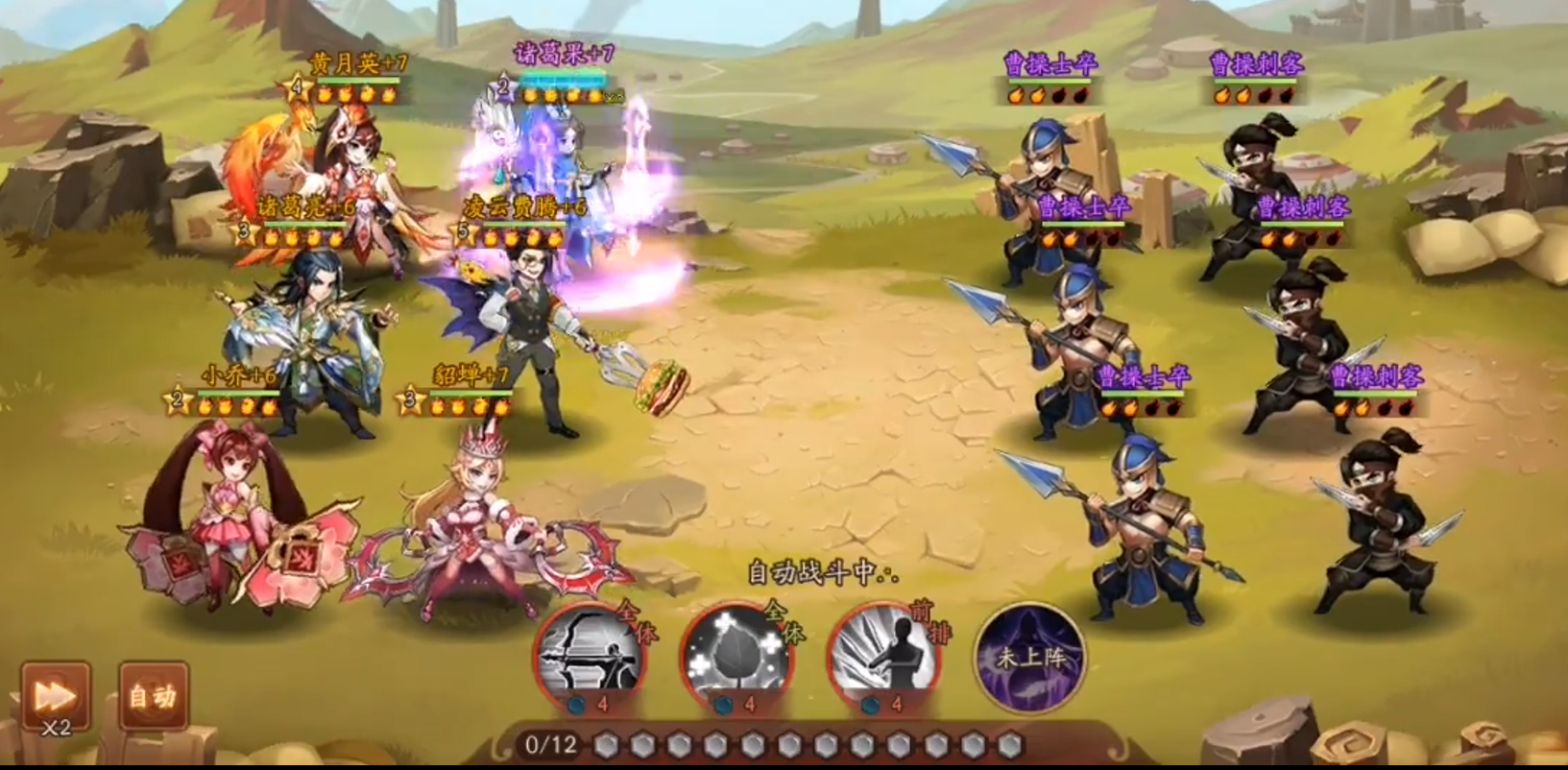Select the purple 未上阵 skill slot
1568x770 pixels.
(1030, 658)
